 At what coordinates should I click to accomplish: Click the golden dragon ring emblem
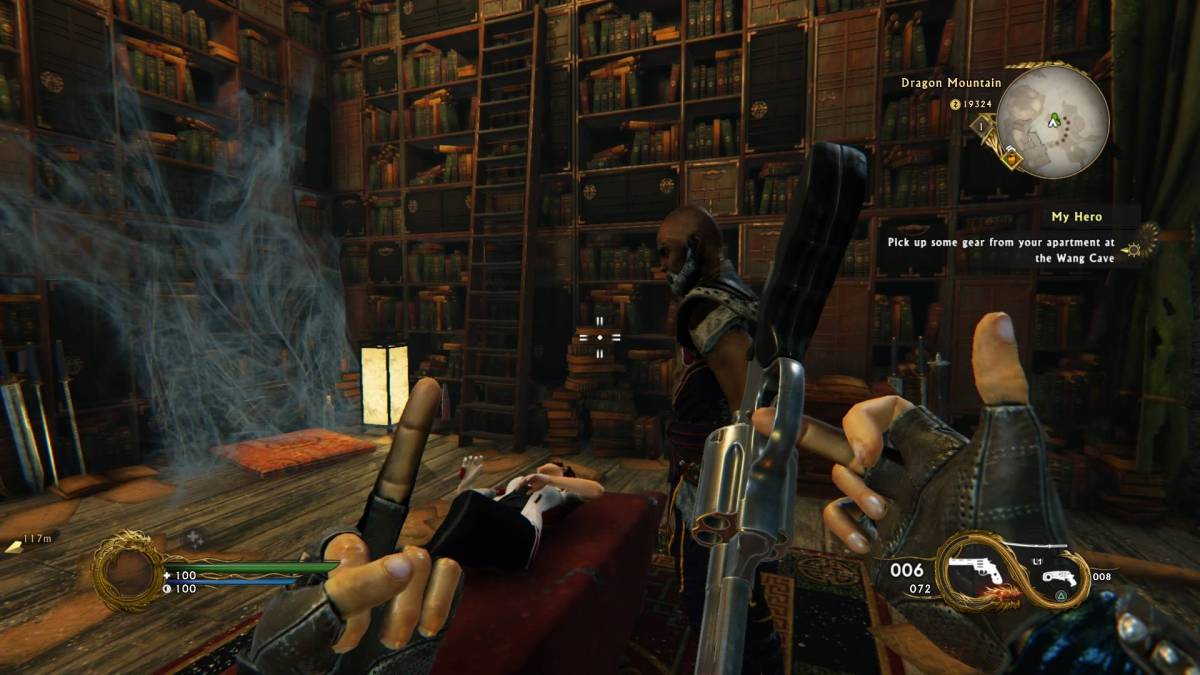(127, 570)
